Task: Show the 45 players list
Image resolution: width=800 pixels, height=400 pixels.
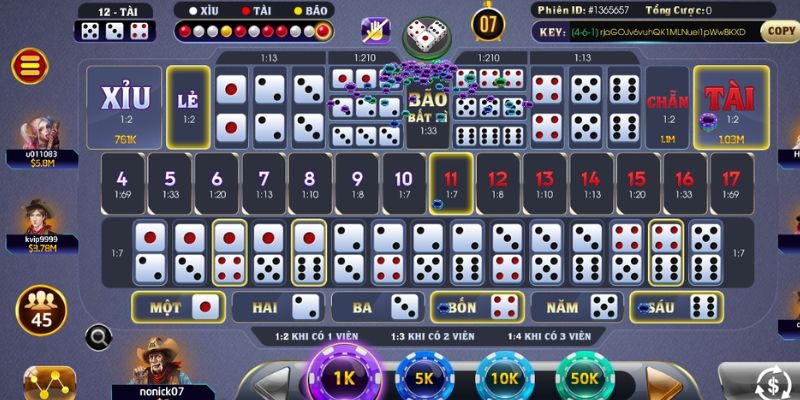Action: pos(42,309)
